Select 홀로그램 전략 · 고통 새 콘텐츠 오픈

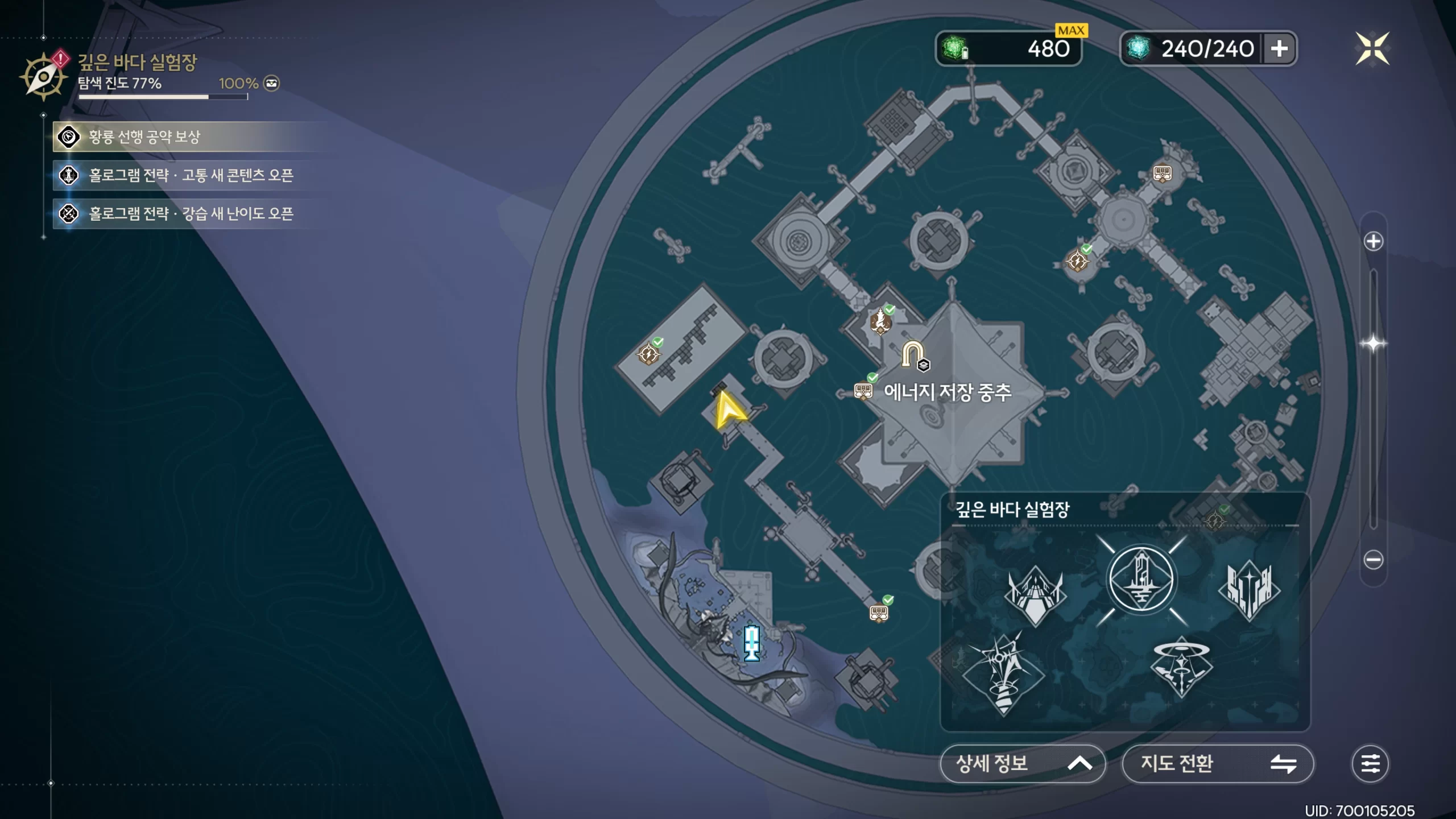tap(191, 175)
